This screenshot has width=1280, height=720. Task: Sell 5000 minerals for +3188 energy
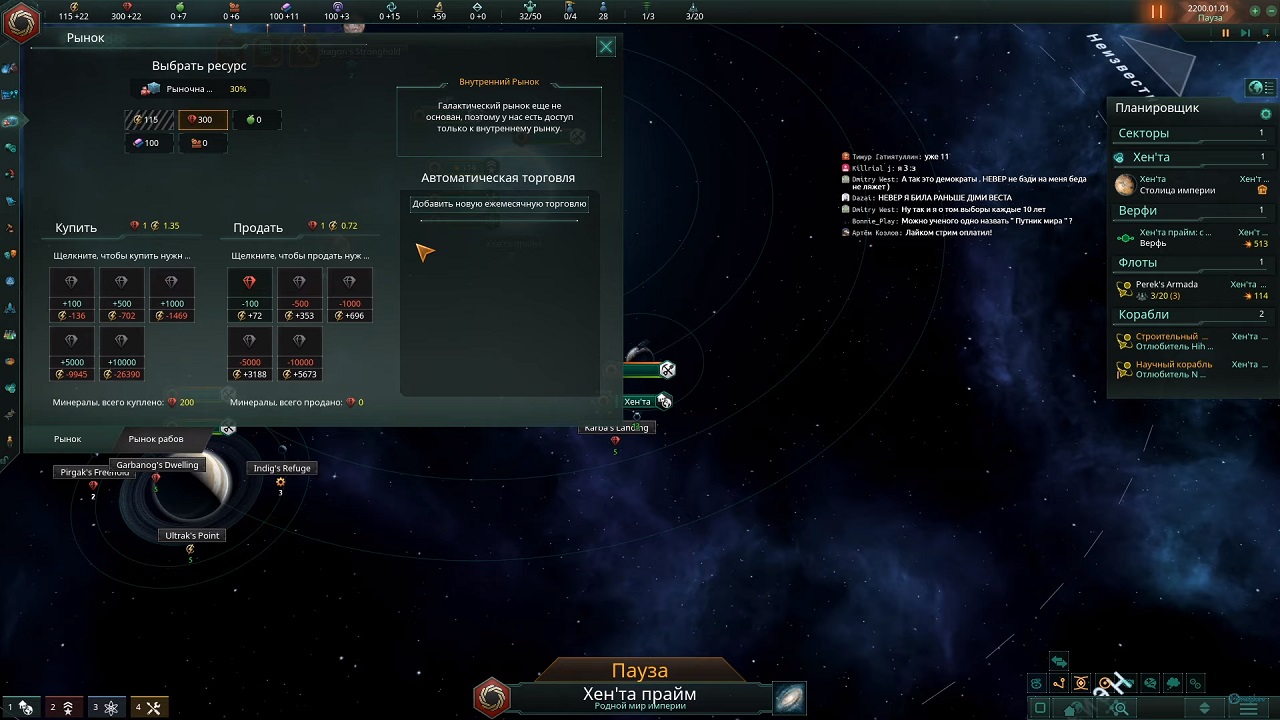[x=249, y=355]
